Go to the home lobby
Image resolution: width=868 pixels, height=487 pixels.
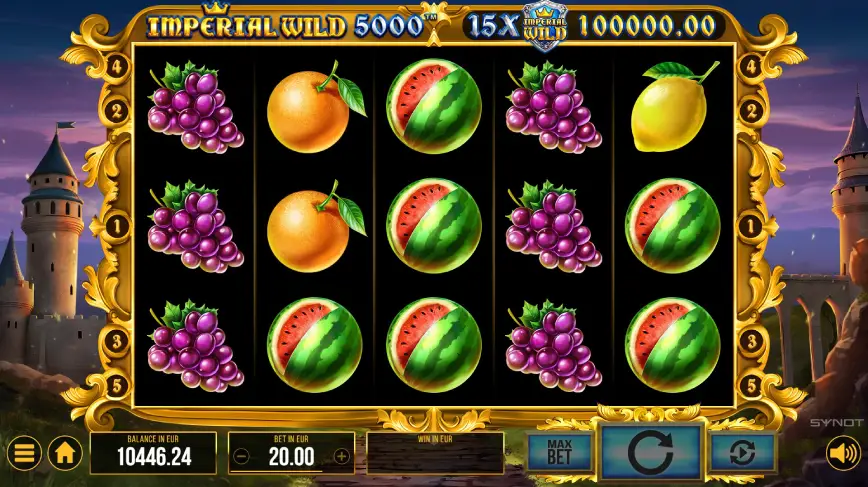tap(65, 454)
